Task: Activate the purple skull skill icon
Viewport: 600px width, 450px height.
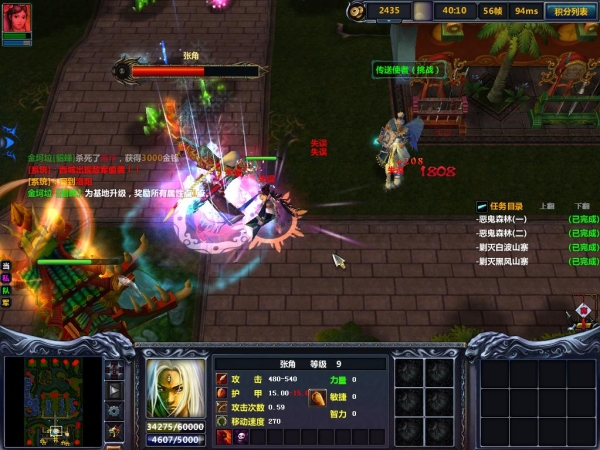Action: click(x=241, y=437)
